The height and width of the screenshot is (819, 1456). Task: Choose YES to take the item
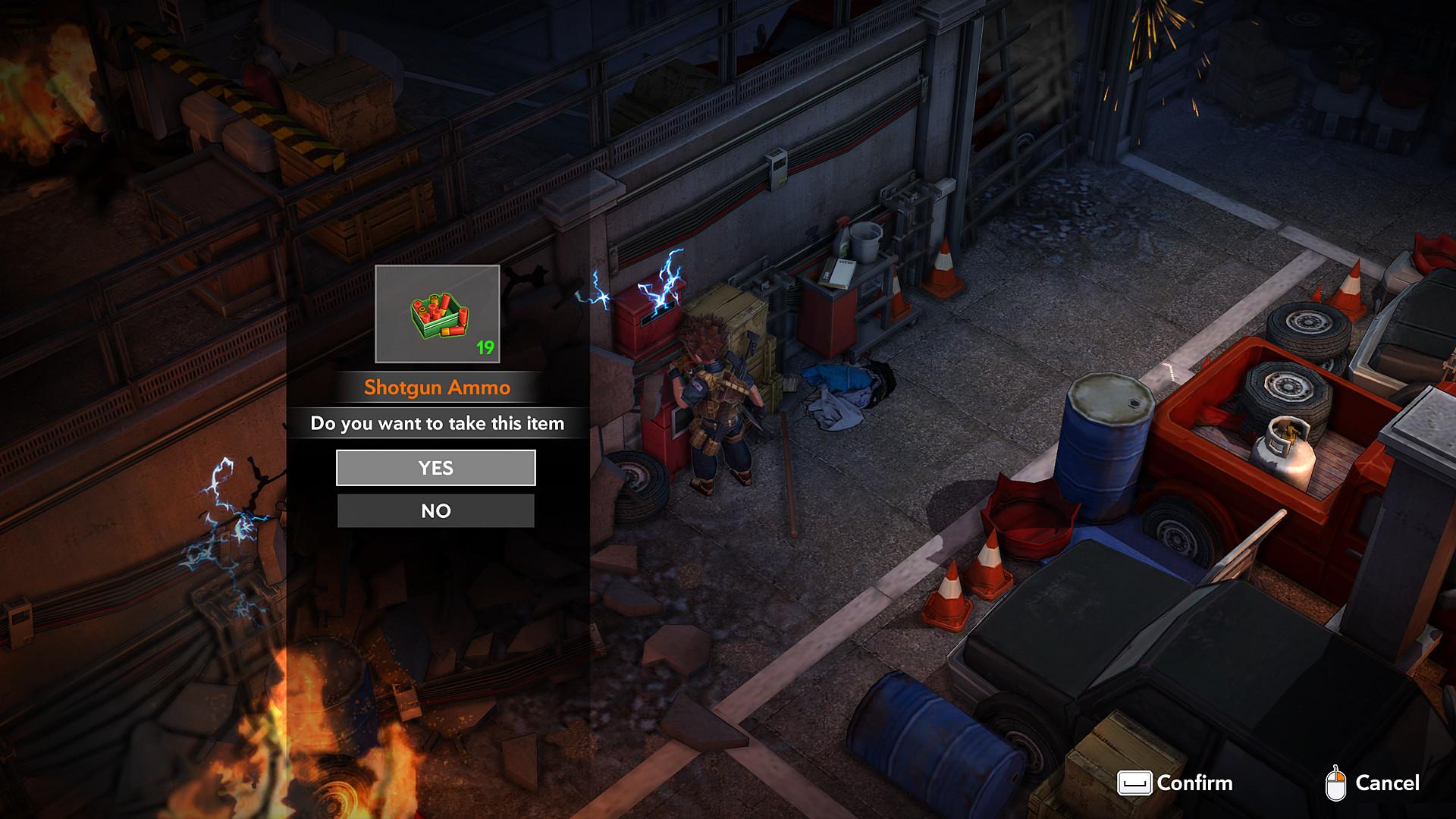(436, 468)
